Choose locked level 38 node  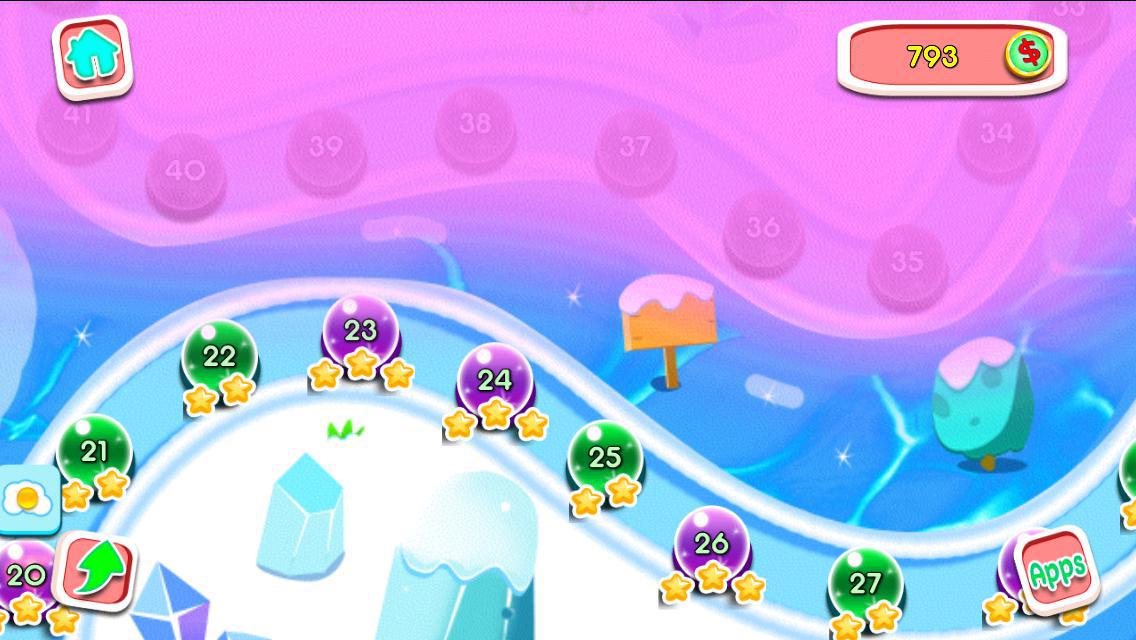475,125
